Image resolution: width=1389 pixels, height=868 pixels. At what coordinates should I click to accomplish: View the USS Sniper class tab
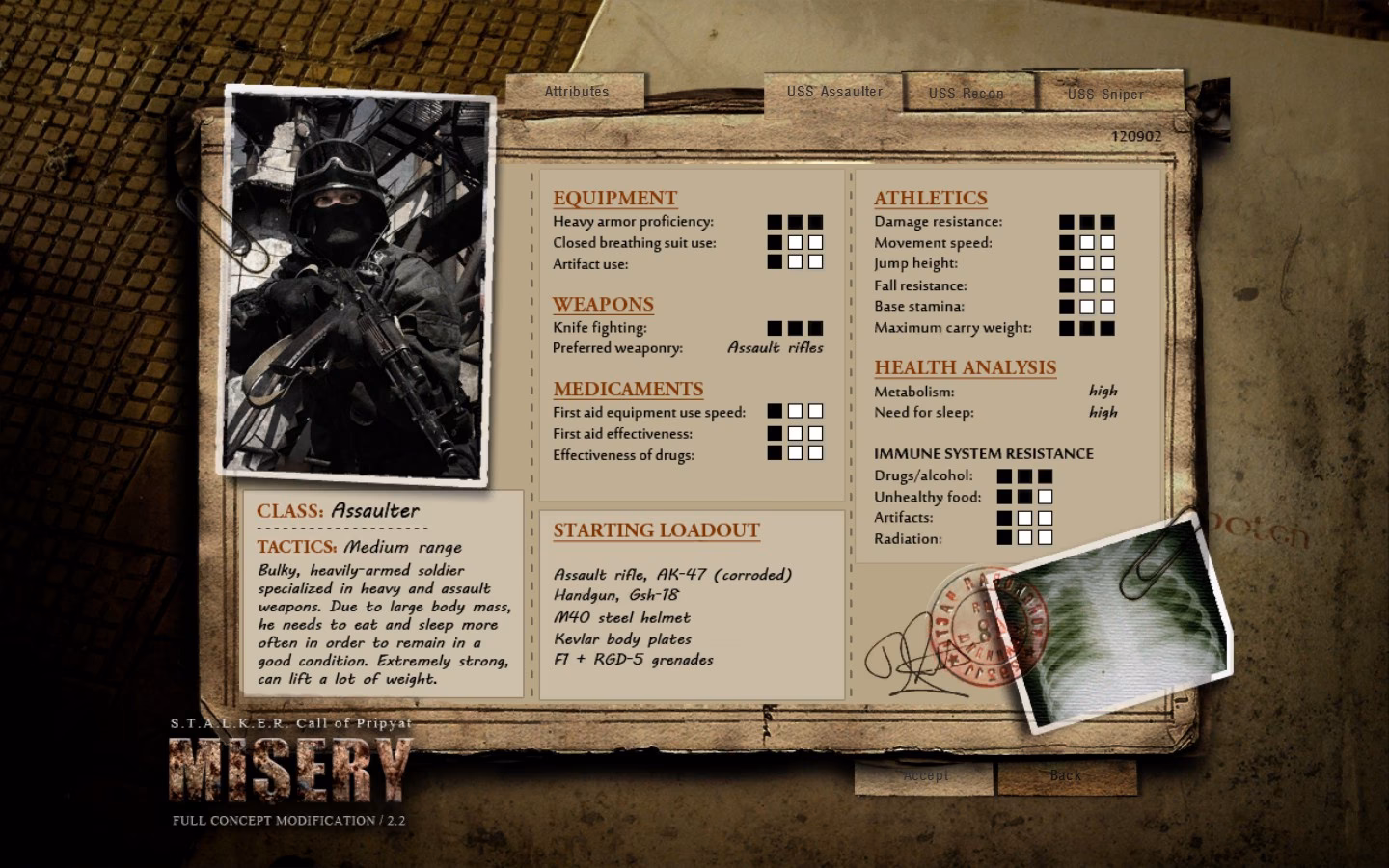pos(1104,95)
